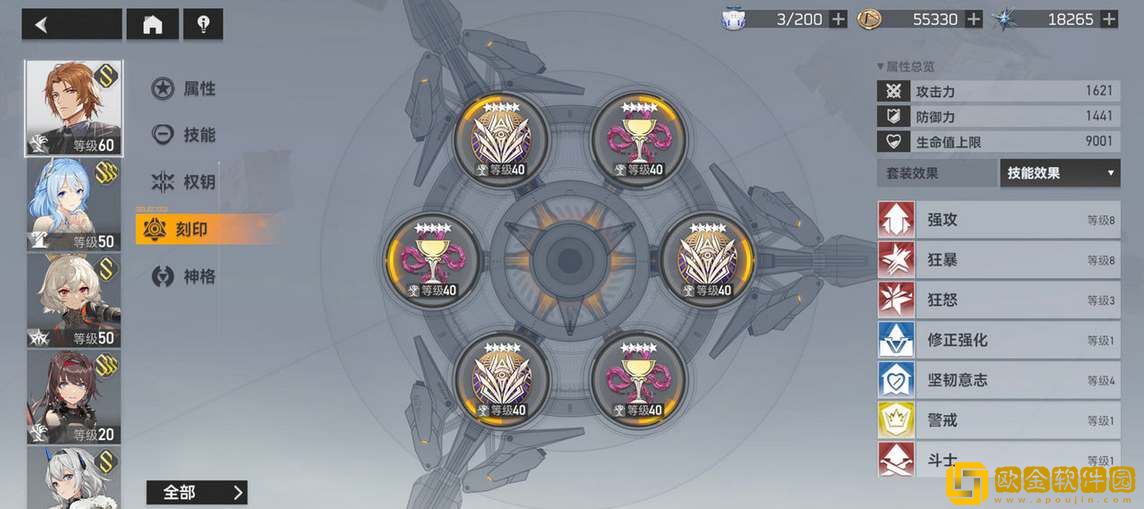Show hints with the lightbulb button
Screen dimensions: 1144x509
pyautogui.click(x=203, y=24)
